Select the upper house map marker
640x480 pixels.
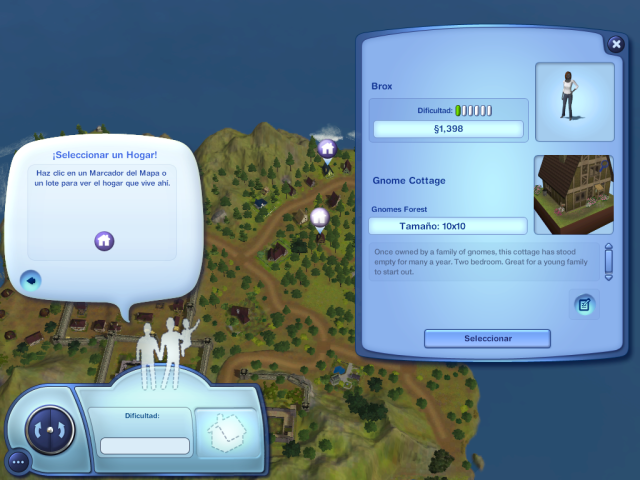326,149
